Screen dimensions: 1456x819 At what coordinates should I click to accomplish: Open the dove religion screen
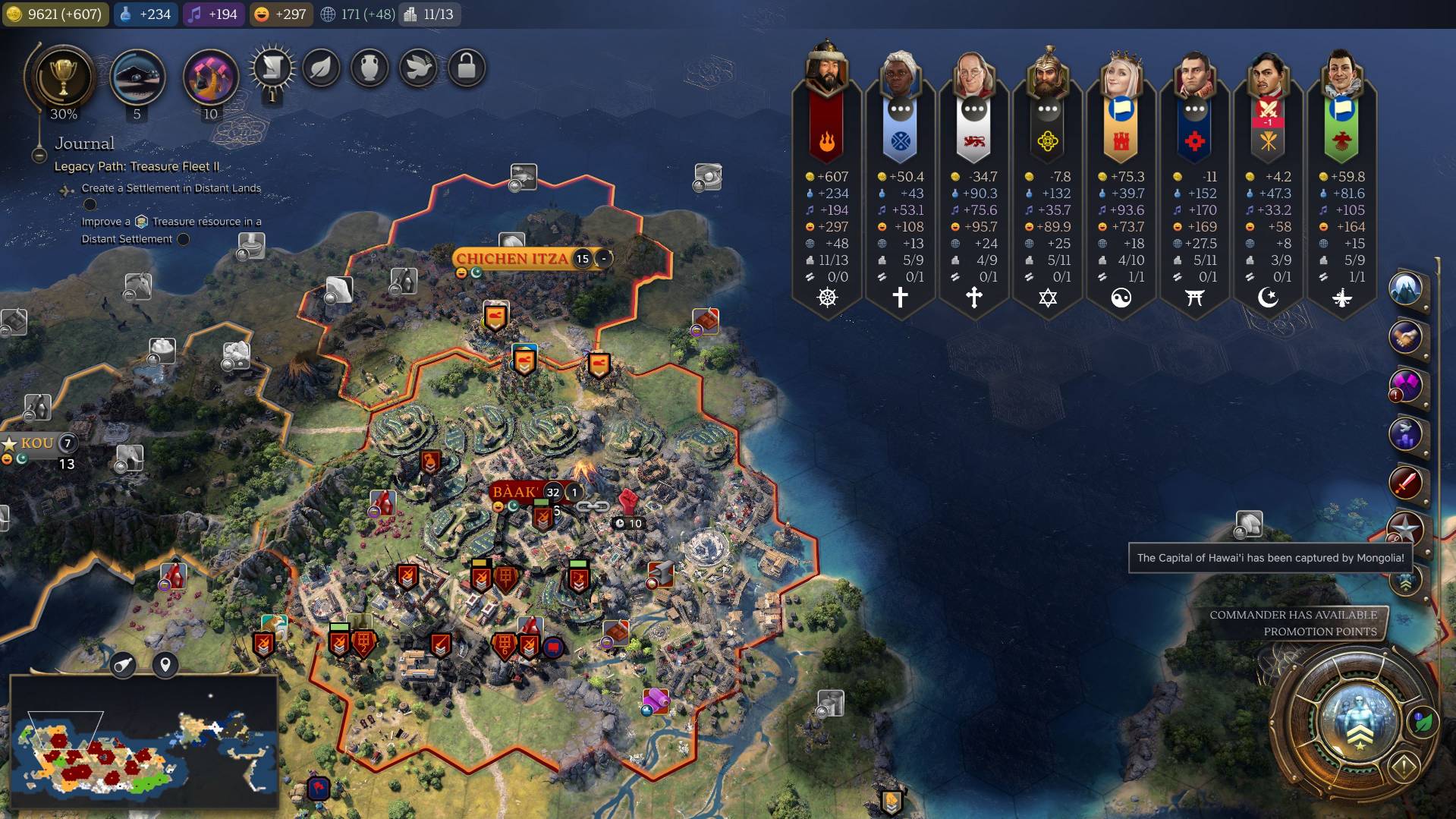(418, 68)
